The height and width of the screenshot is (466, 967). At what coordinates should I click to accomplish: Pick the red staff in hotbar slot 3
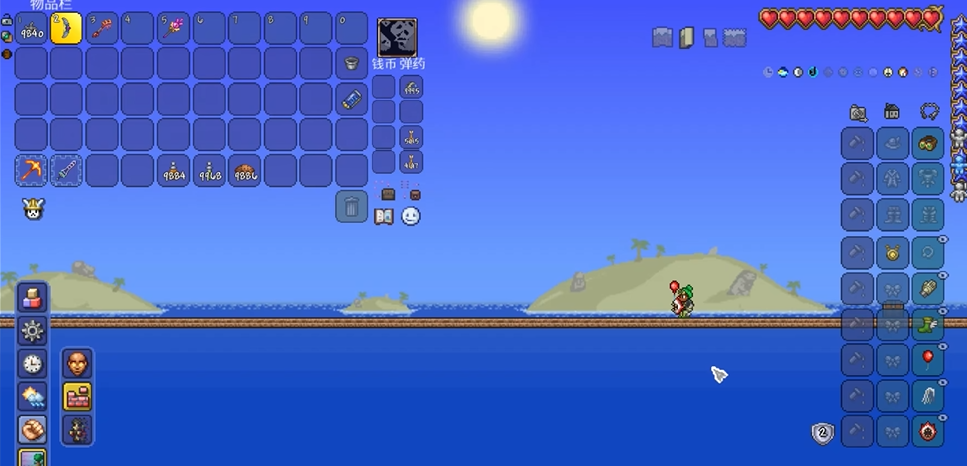click(x=102, y=28)
